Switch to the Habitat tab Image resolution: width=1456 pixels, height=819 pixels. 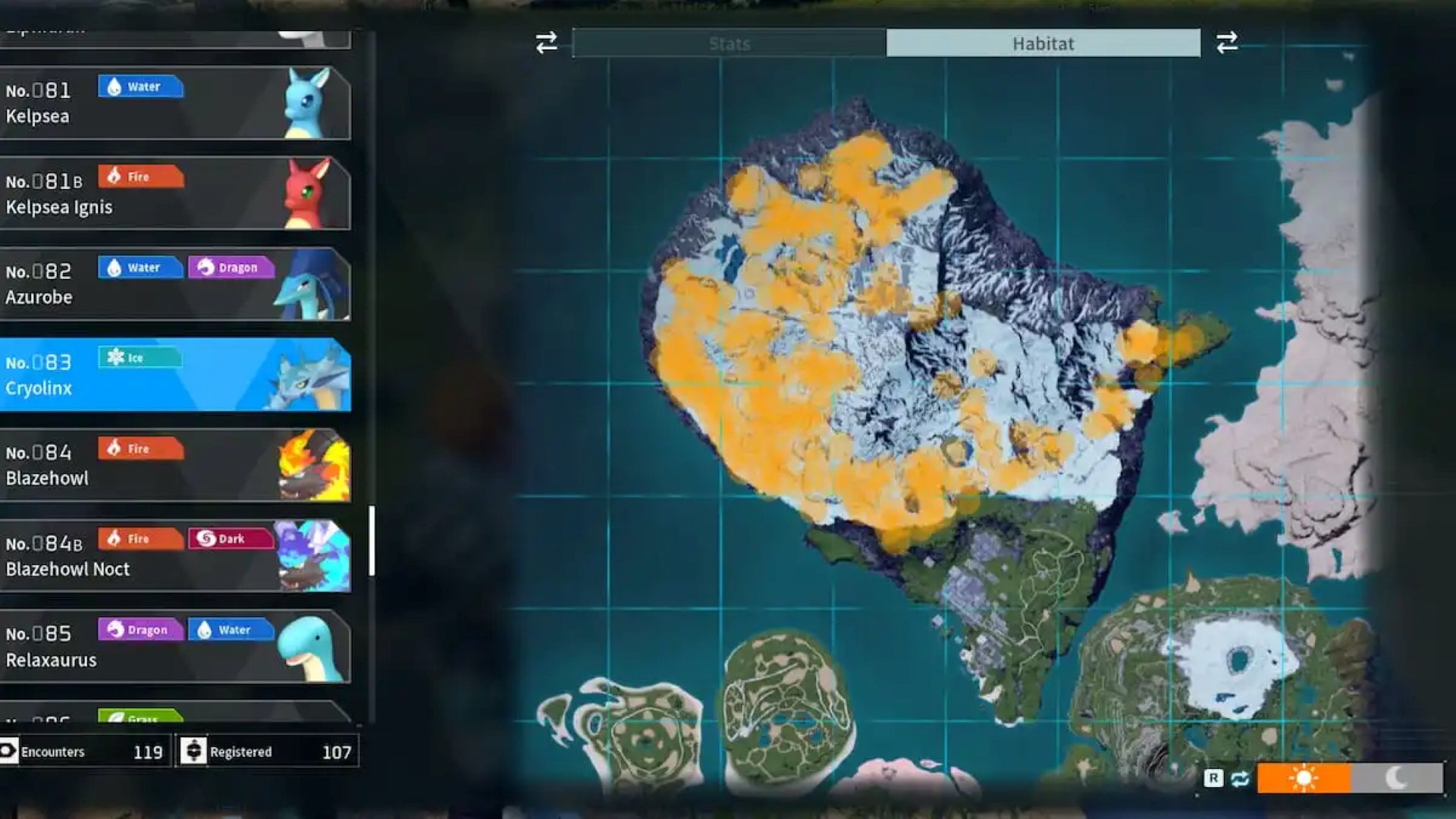coord(1043,43)
